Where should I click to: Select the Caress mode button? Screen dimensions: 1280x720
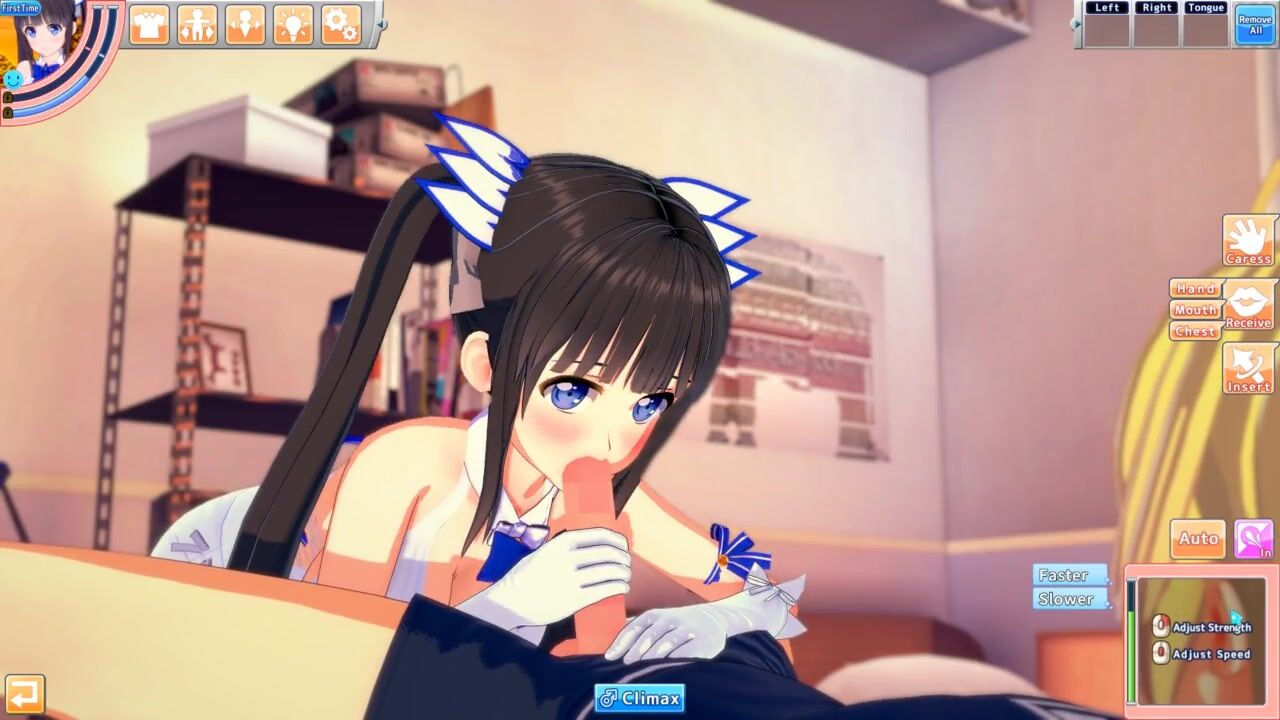click(1248, 240)
